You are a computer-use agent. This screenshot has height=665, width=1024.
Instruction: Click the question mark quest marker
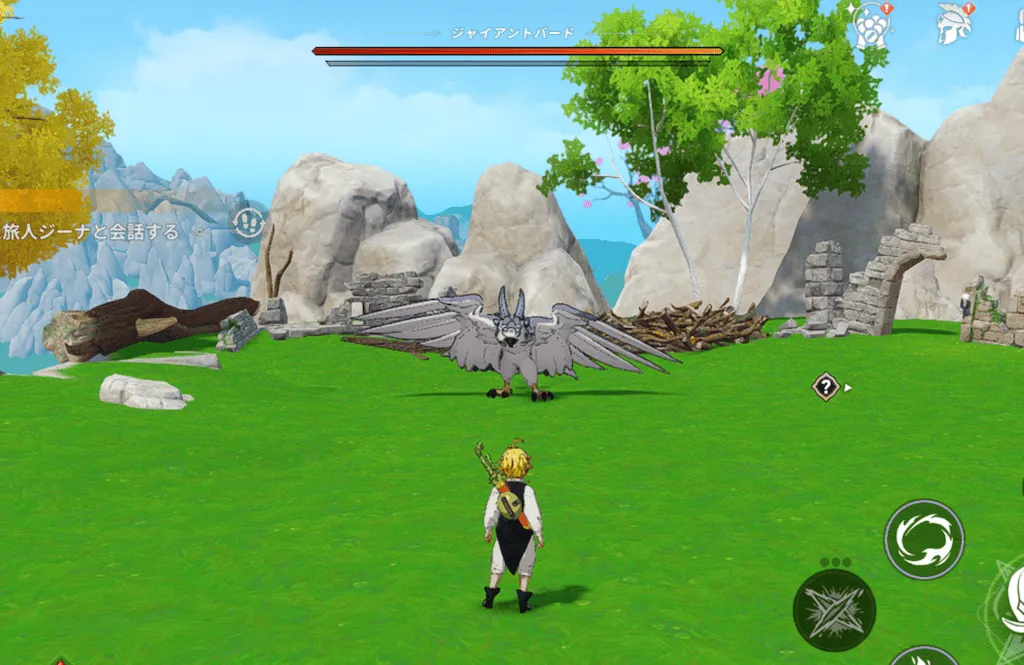tap(826, 387)
